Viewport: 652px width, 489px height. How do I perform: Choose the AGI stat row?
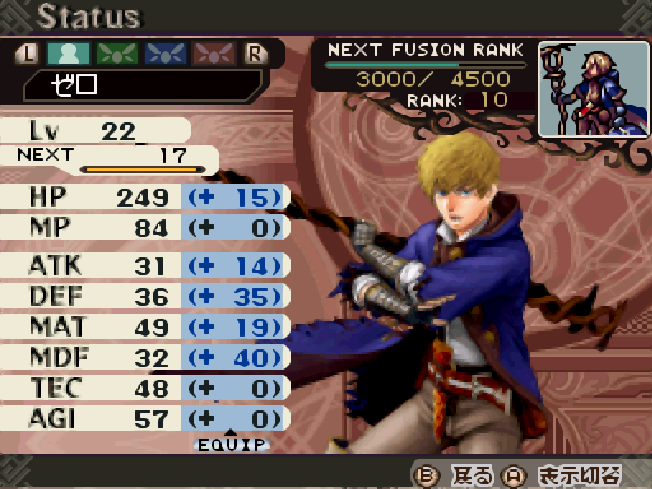coord(145,418)
